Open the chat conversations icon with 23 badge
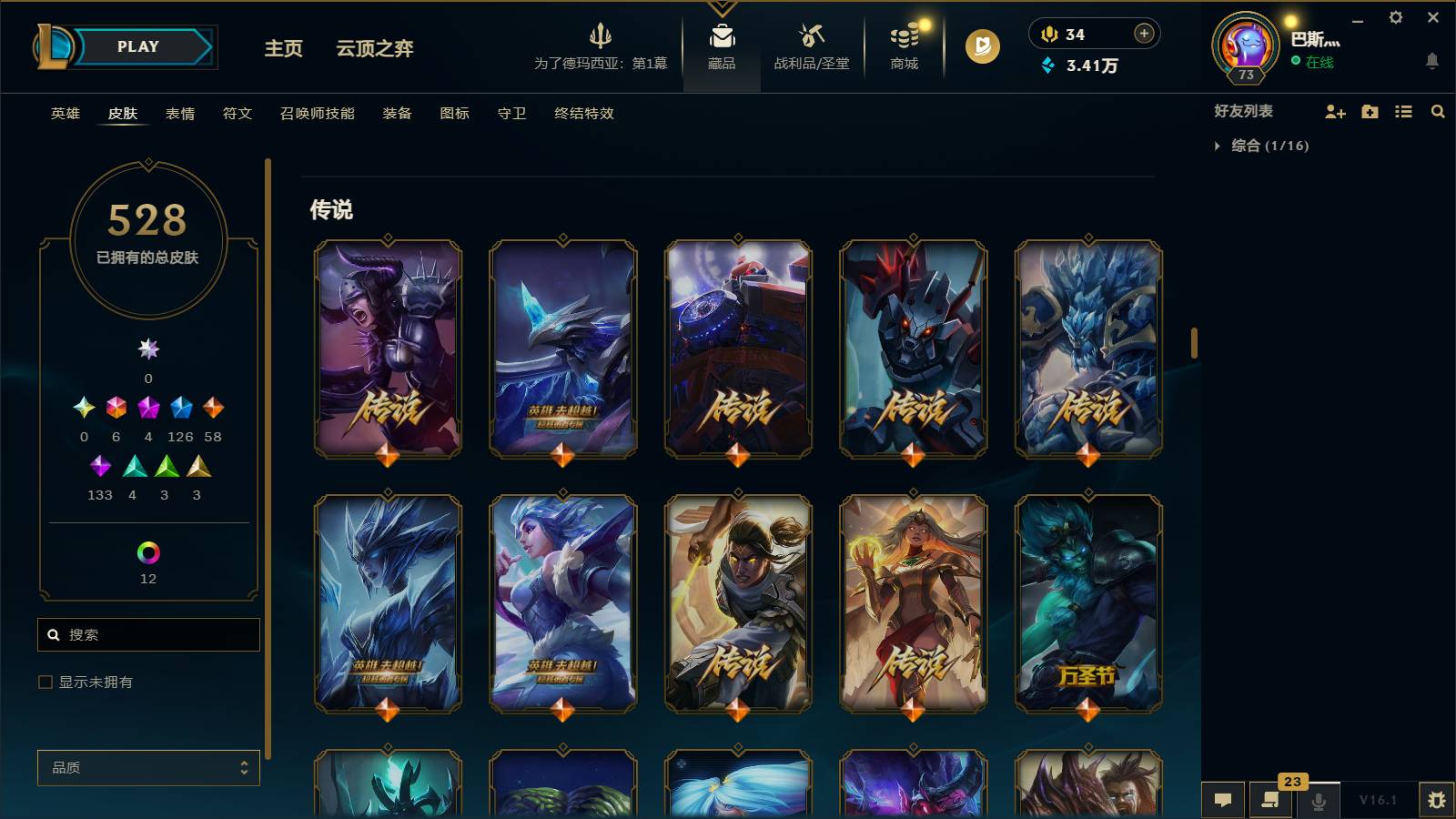Screen dimensions: 1456x819 coord(1270,802)
